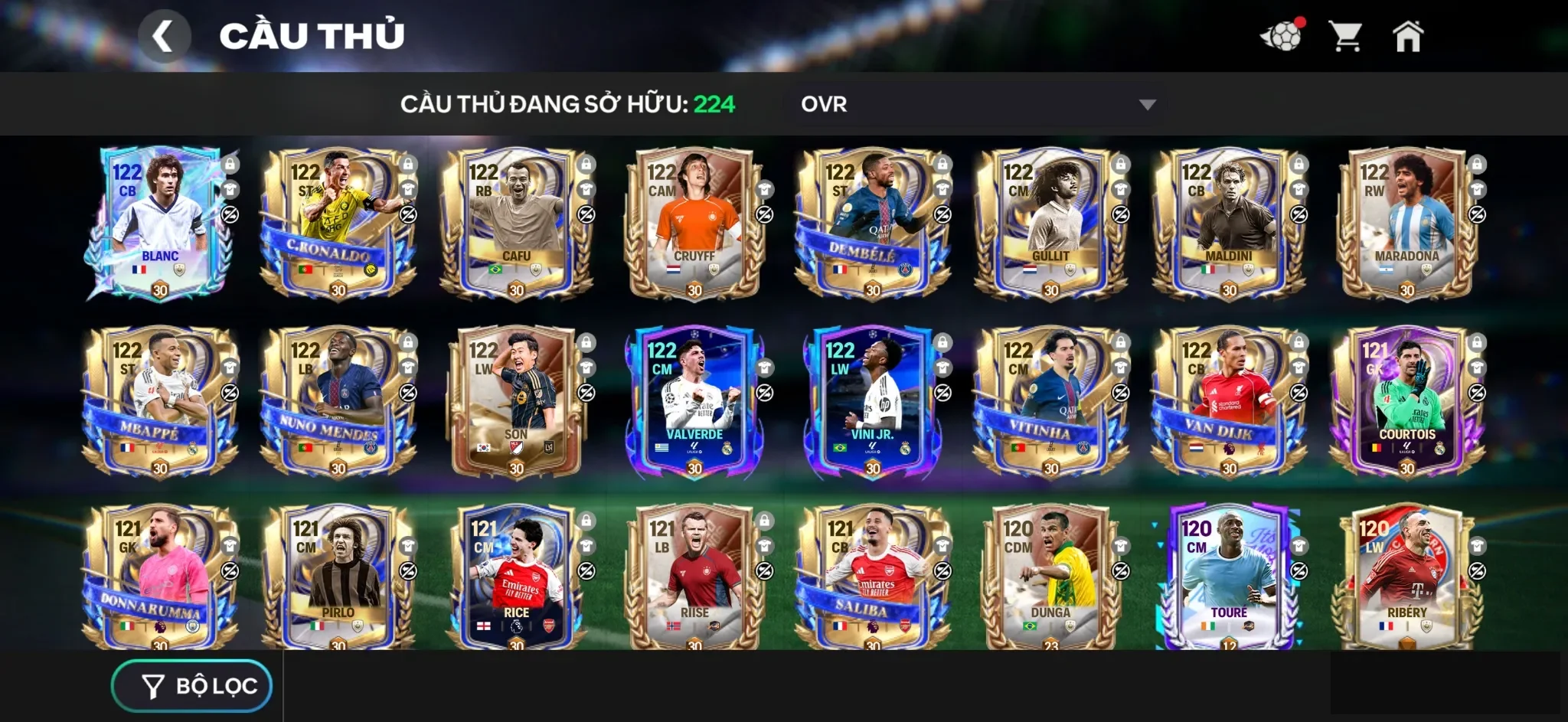1568x722 pixels.
Task: Select the CẦU THỦ title header
Action: click(314, 34)
